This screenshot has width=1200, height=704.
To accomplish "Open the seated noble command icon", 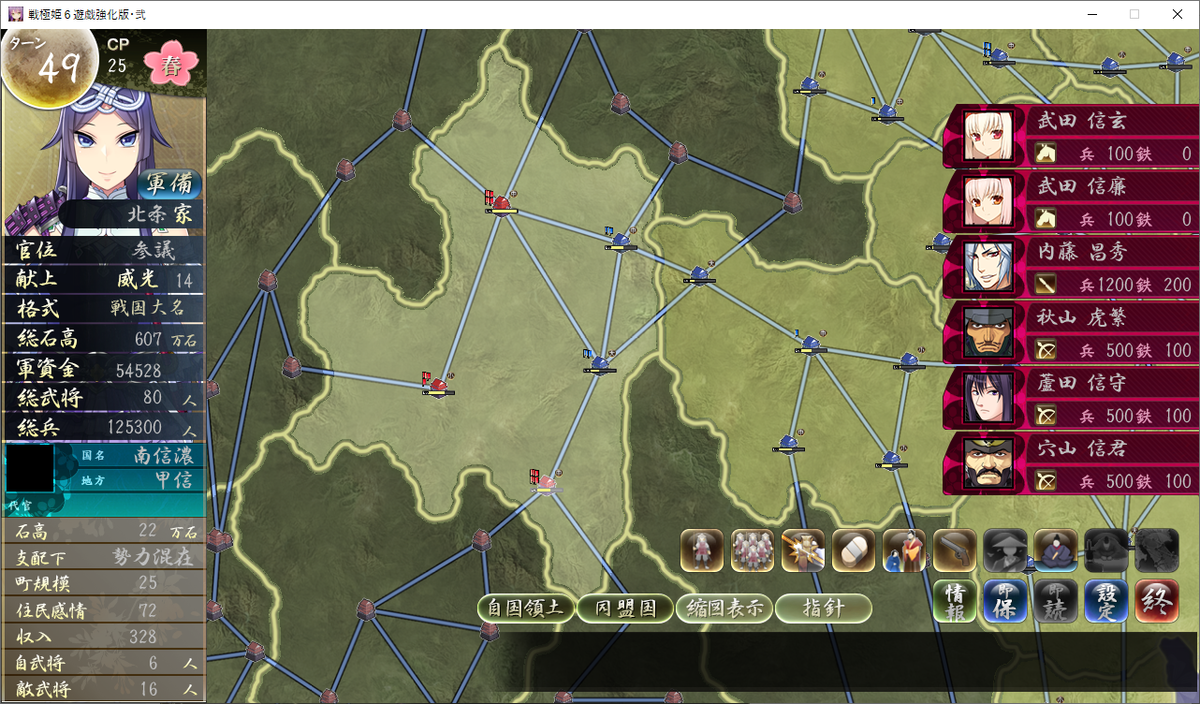I will 1055,550.
